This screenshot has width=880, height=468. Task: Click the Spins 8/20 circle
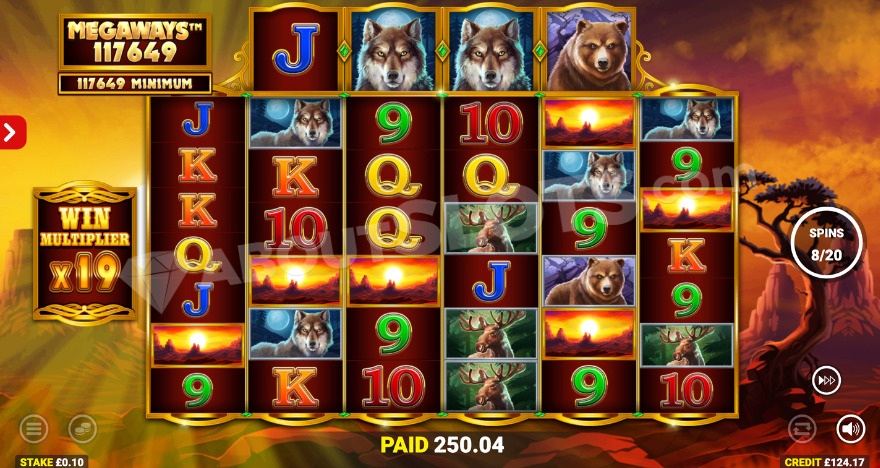826,241
